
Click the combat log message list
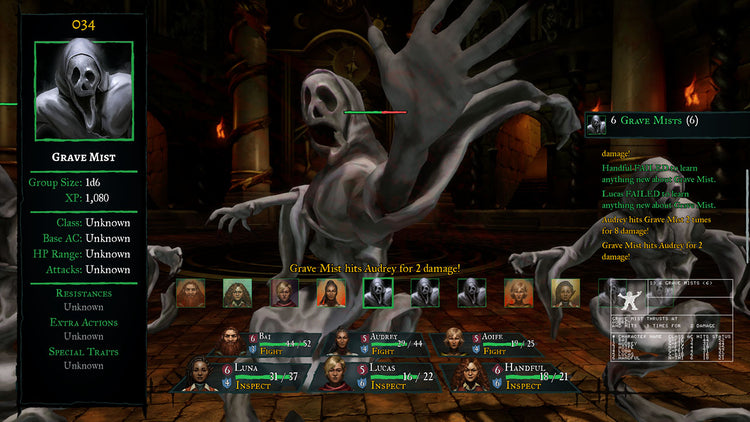pyautogui.click(x=665, y=205)
